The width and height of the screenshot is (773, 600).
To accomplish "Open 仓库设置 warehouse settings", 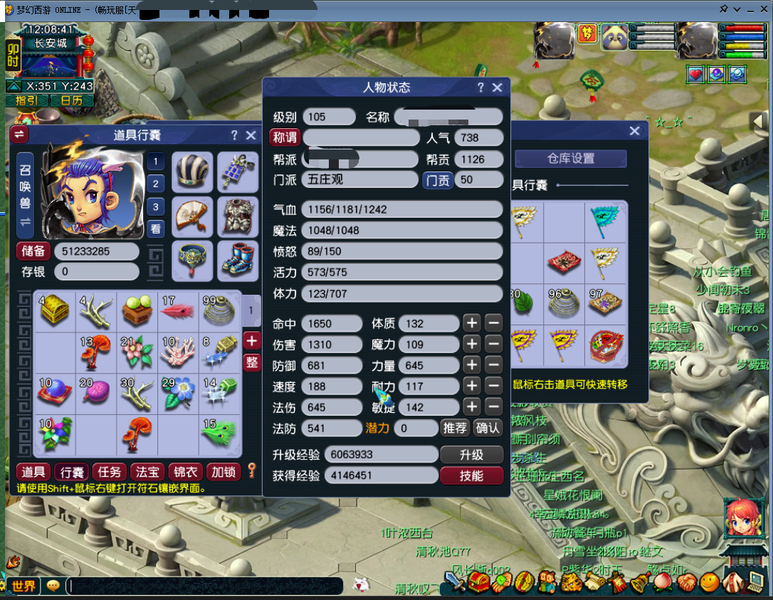I will click(570, 159).
